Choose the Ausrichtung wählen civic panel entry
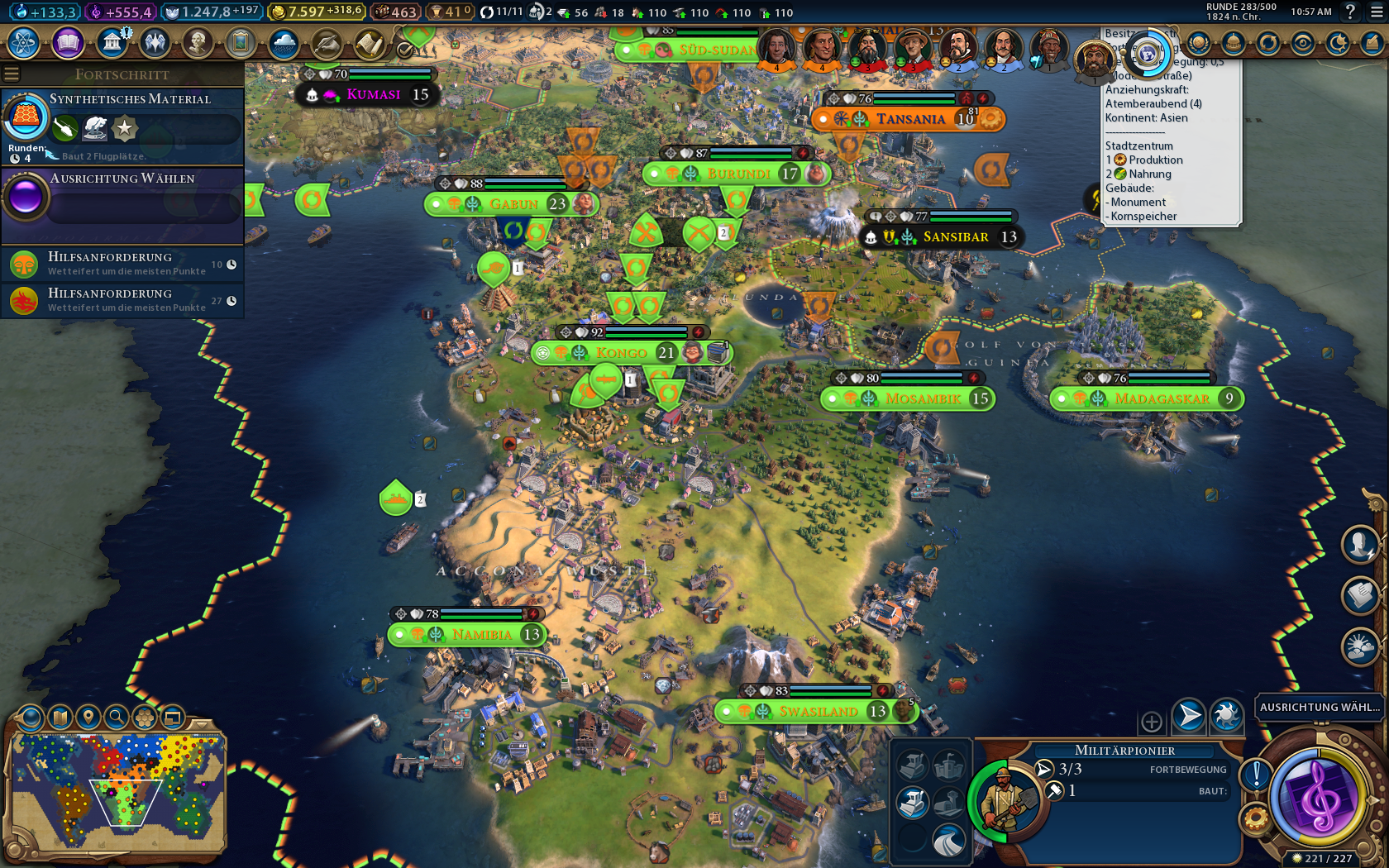 tap(122, 197)
